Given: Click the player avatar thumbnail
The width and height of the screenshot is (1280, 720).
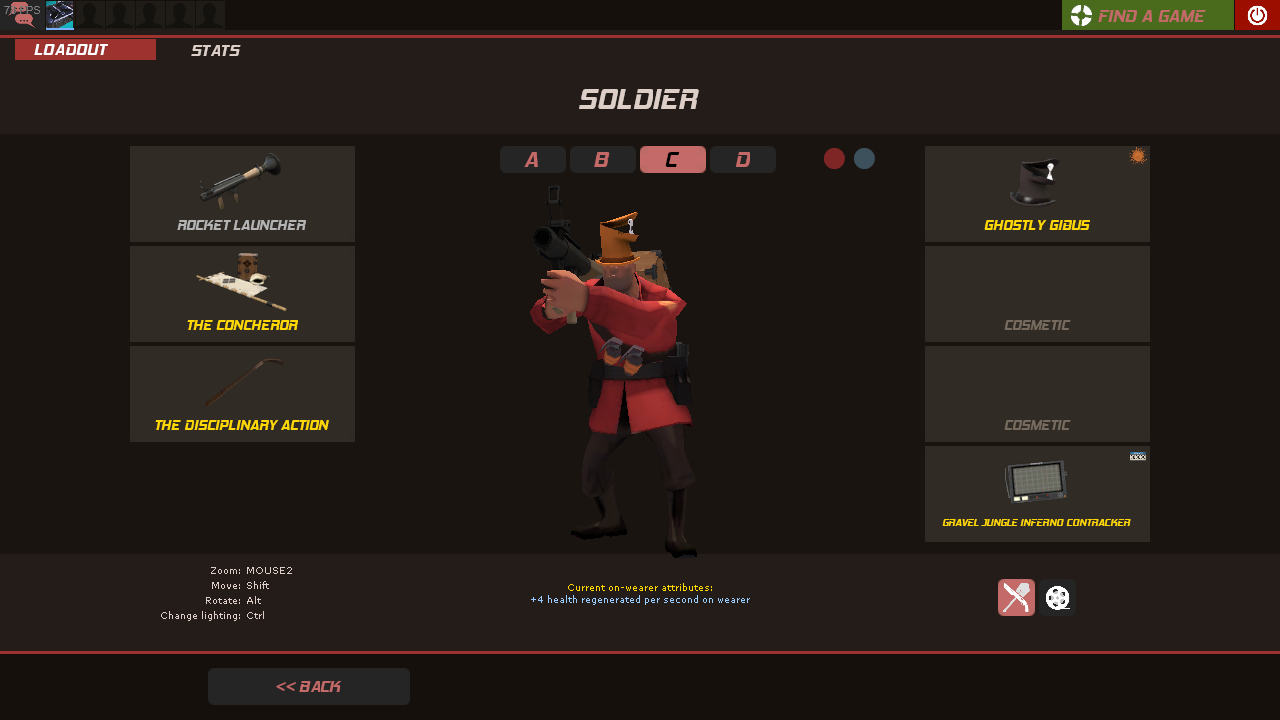Looking at the screenshot, I should pyautogui.click(x=60, y=14).
